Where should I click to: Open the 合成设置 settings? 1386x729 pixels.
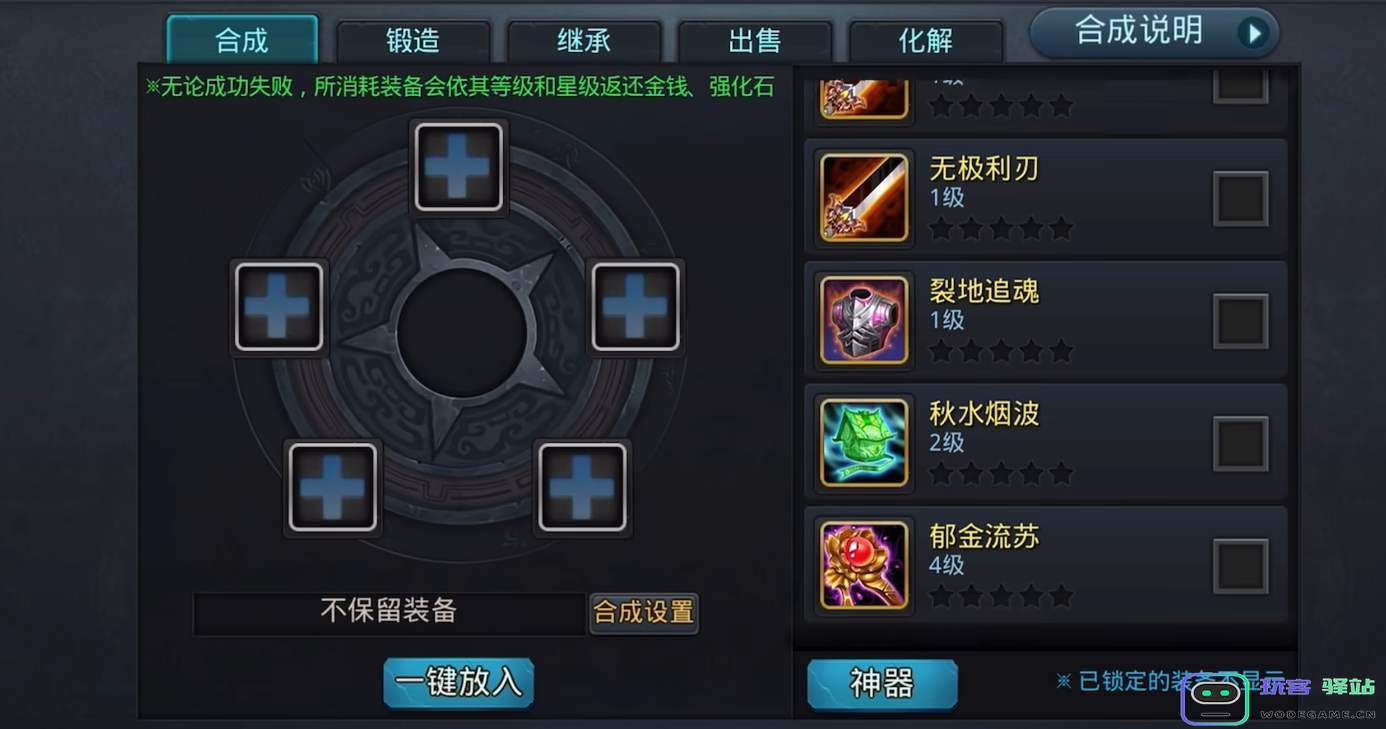tap(643, 612)
